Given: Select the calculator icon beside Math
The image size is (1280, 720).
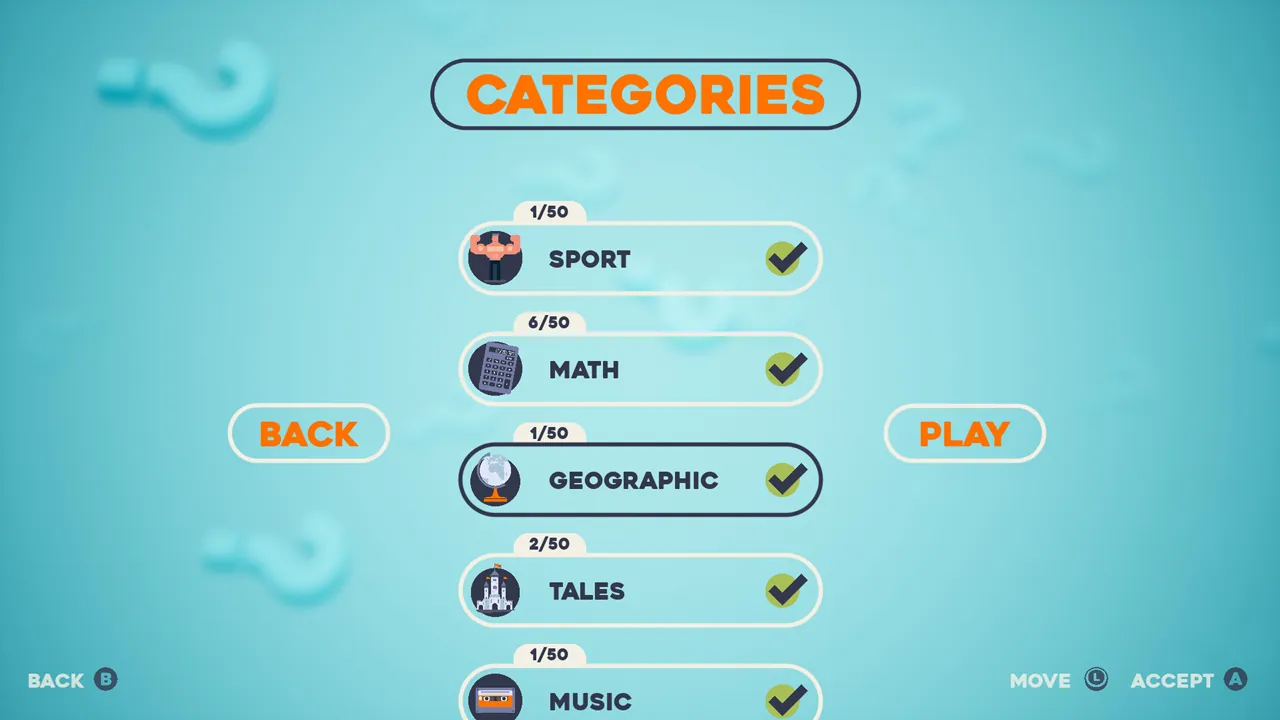Looking at the screenshot, I should (496, 369).
